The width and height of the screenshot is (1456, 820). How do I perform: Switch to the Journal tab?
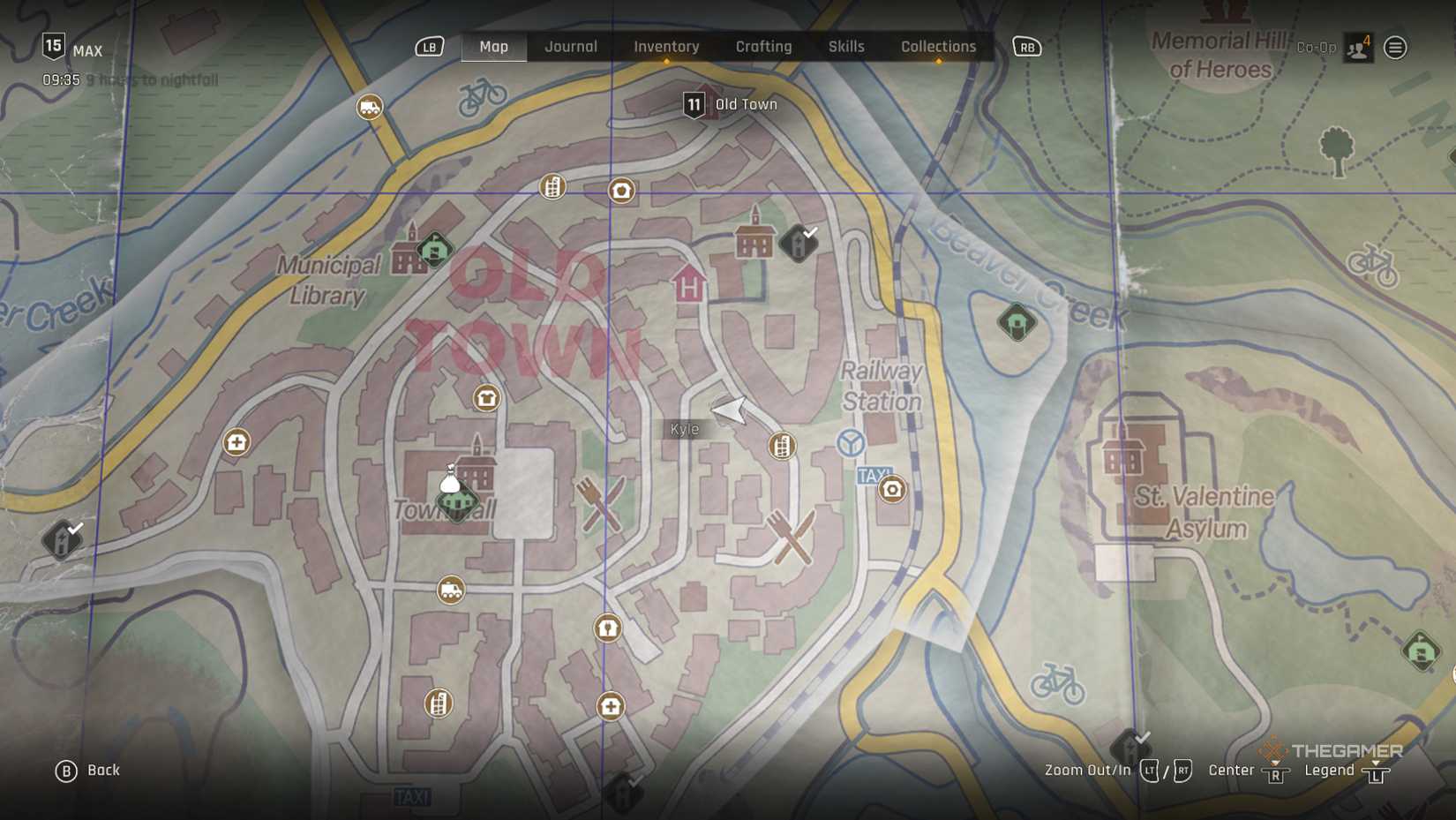(x=571, y=47)
